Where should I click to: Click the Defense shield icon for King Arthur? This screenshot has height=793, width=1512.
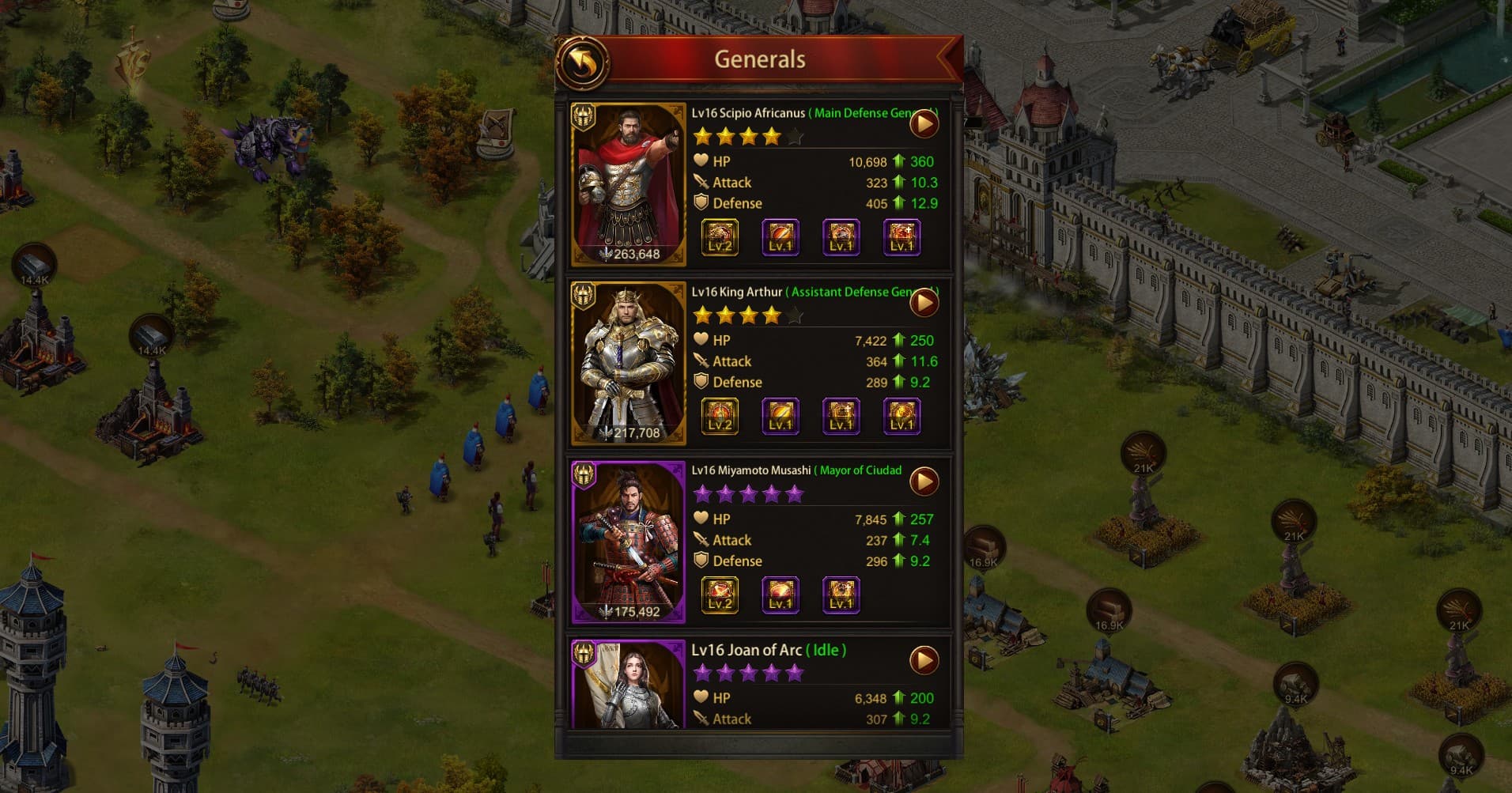702,382
